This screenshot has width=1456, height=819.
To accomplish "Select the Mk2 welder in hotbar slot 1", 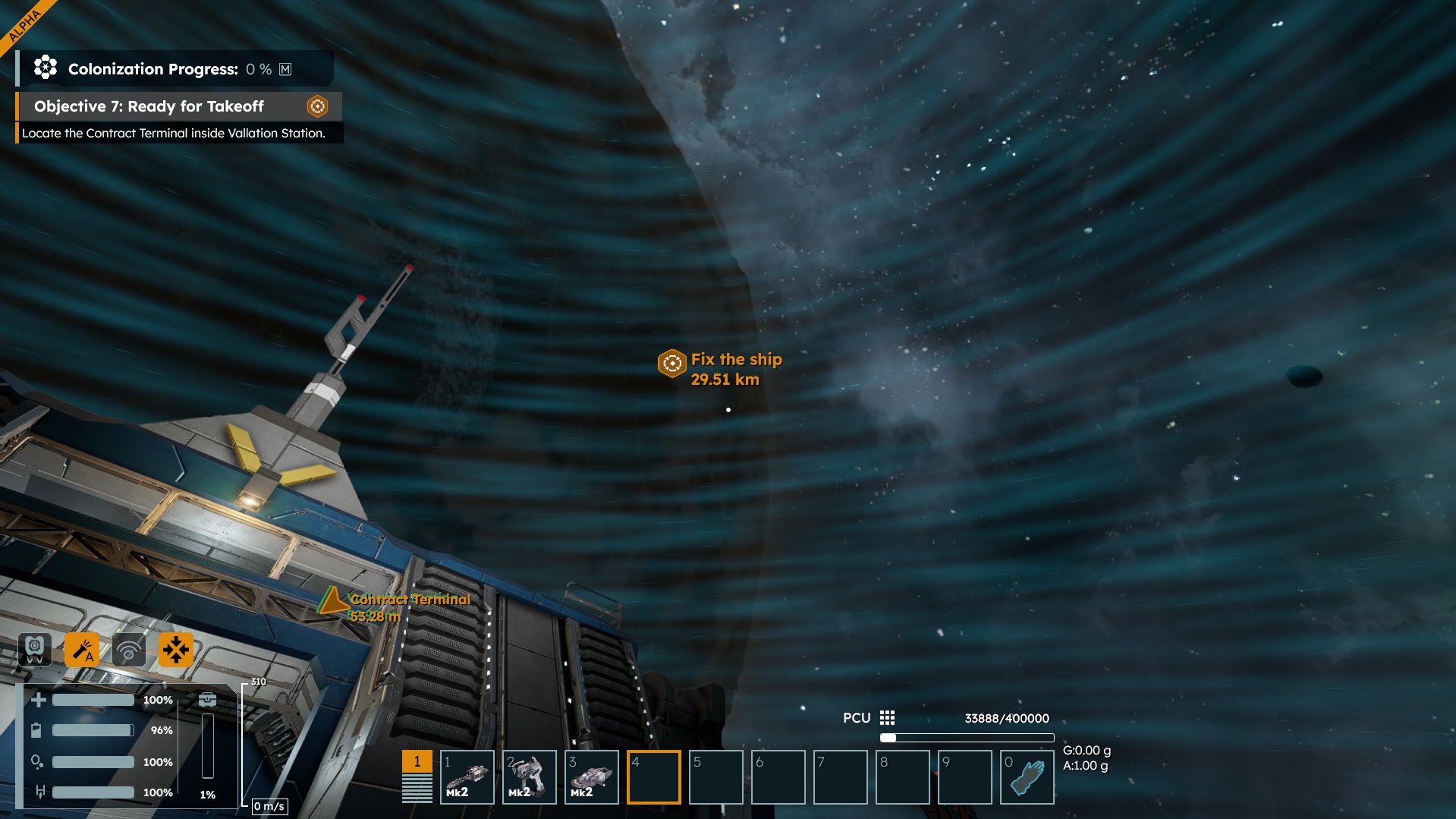I will pyautogui.click(x=467, y=776).
